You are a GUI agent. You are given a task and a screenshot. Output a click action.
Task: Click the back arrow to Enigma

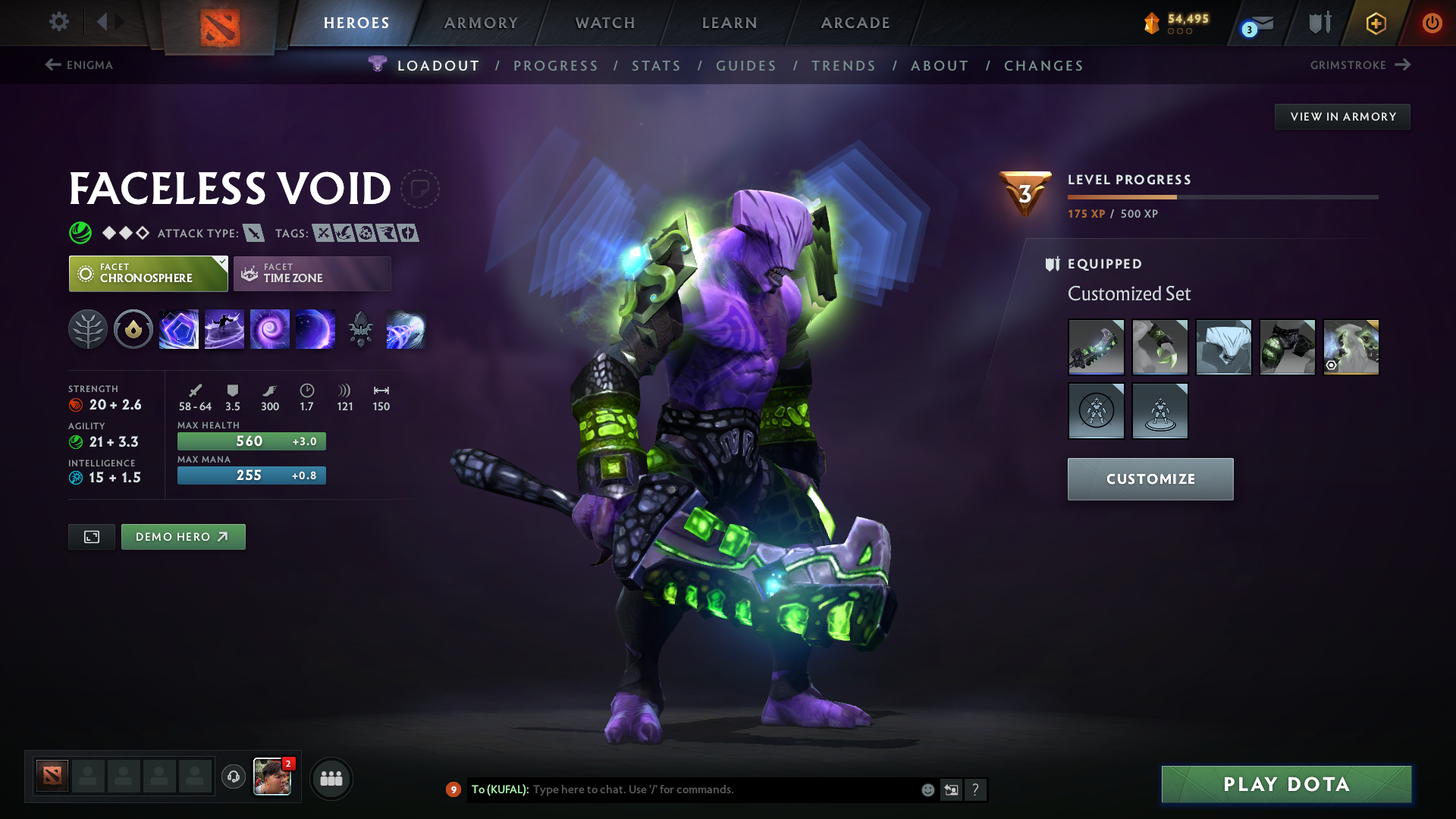(52, 65)
